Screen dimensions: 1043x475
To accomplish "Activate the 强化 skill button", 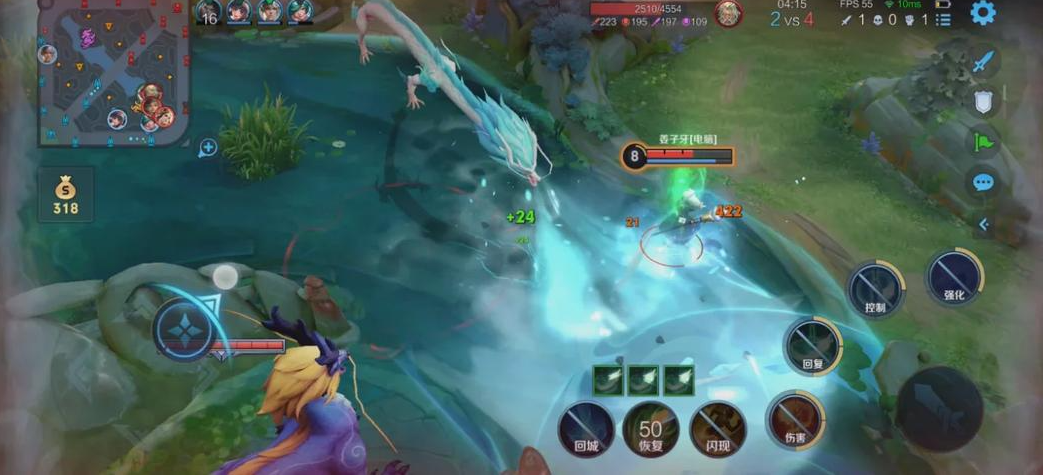I will [954, 276].
